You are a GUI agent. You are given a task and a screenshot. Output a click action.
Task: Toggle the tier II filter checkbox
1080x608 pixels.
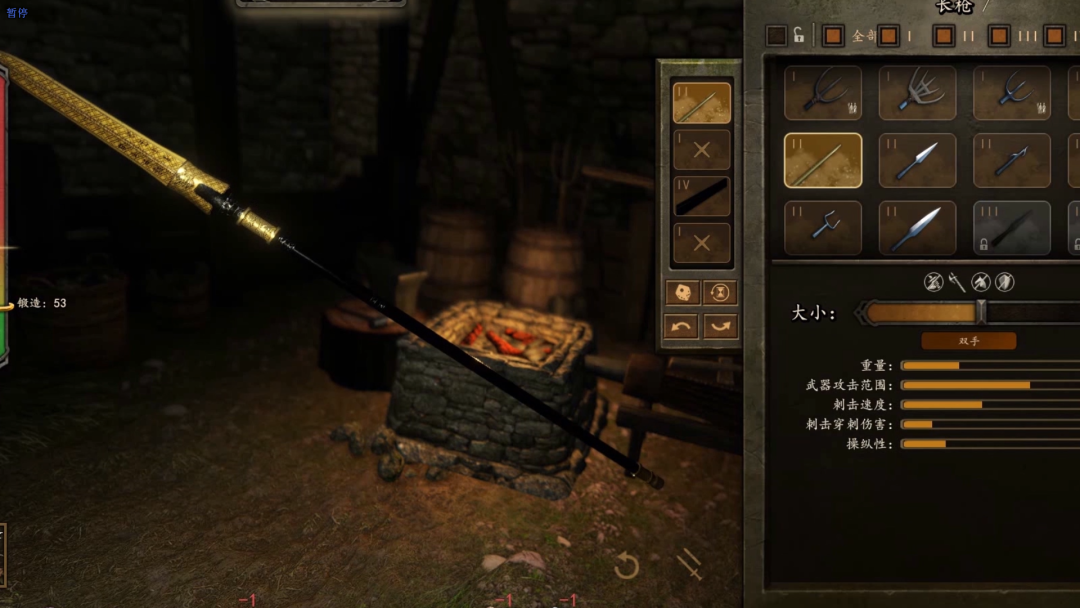943,36
